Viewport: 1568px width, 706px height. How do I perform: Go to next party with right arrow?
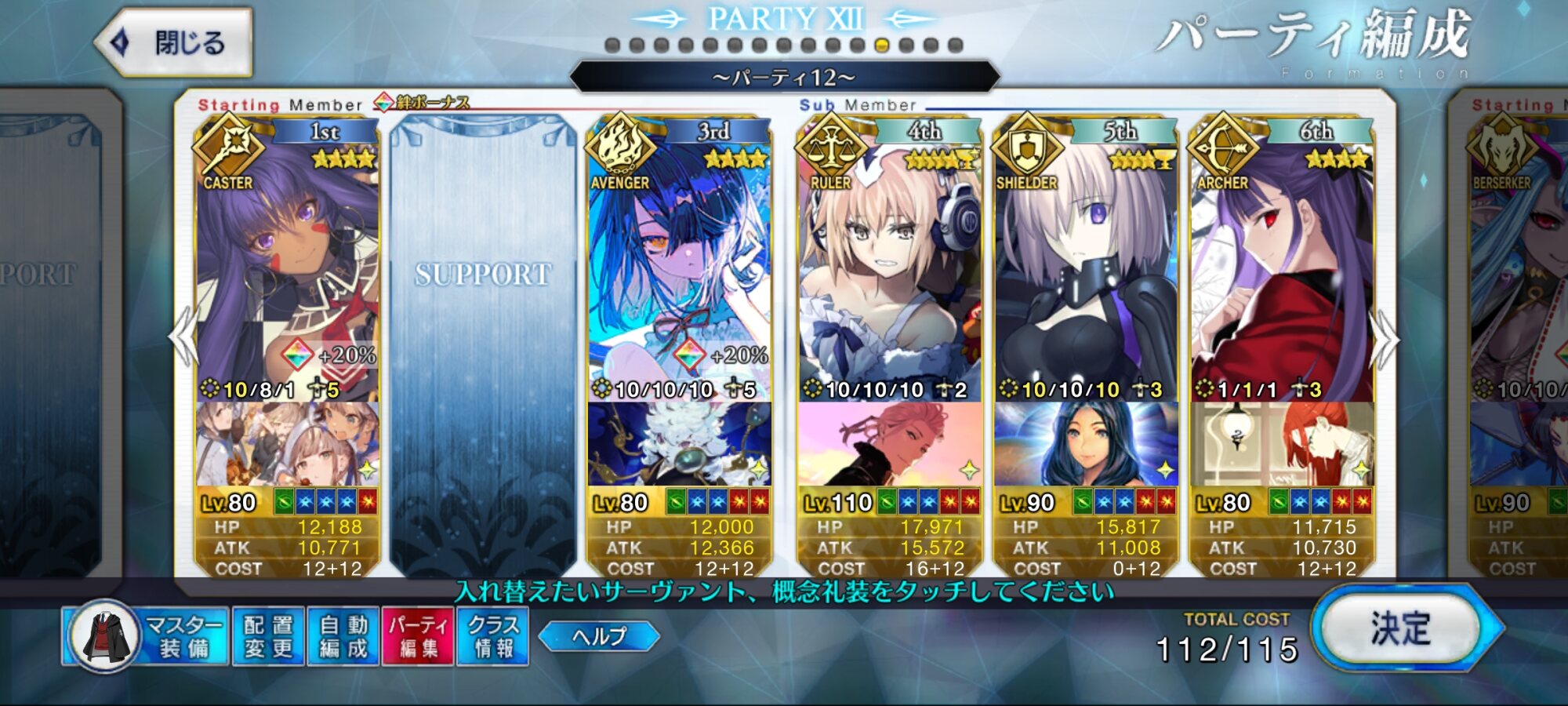click(1385, 339)
